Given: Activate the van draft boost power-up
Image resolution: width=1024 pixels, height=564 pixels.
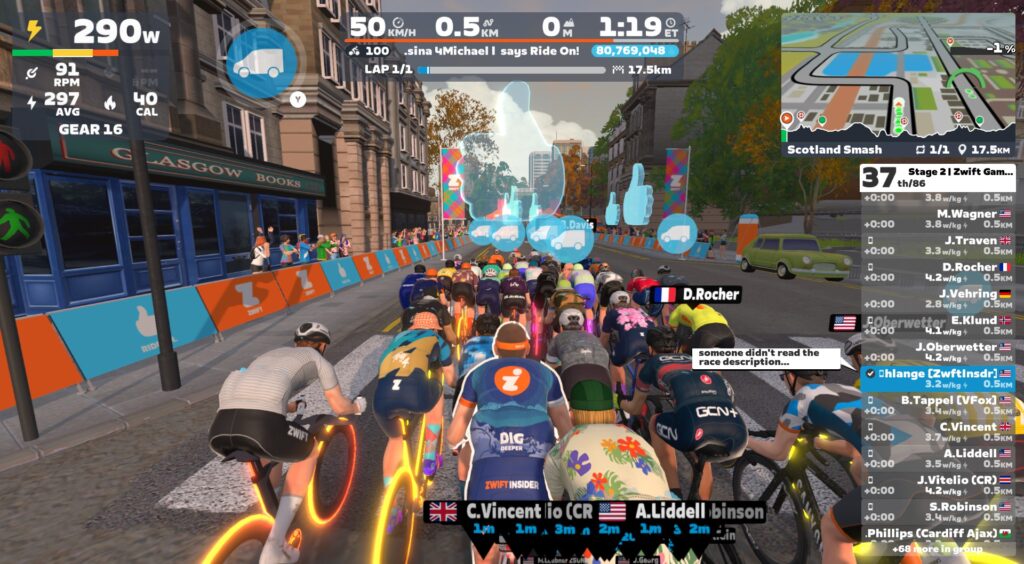Looking at the screenshot, I should tap(260, 62).
